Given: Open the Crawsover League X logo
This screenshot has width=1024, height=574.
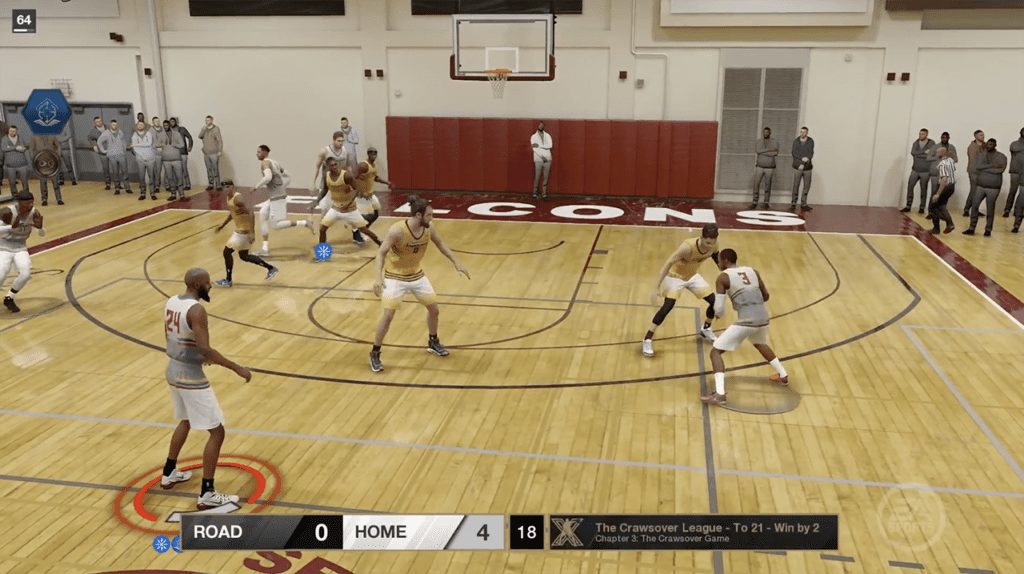Looking at the screenshot, I should coord(567,532).
